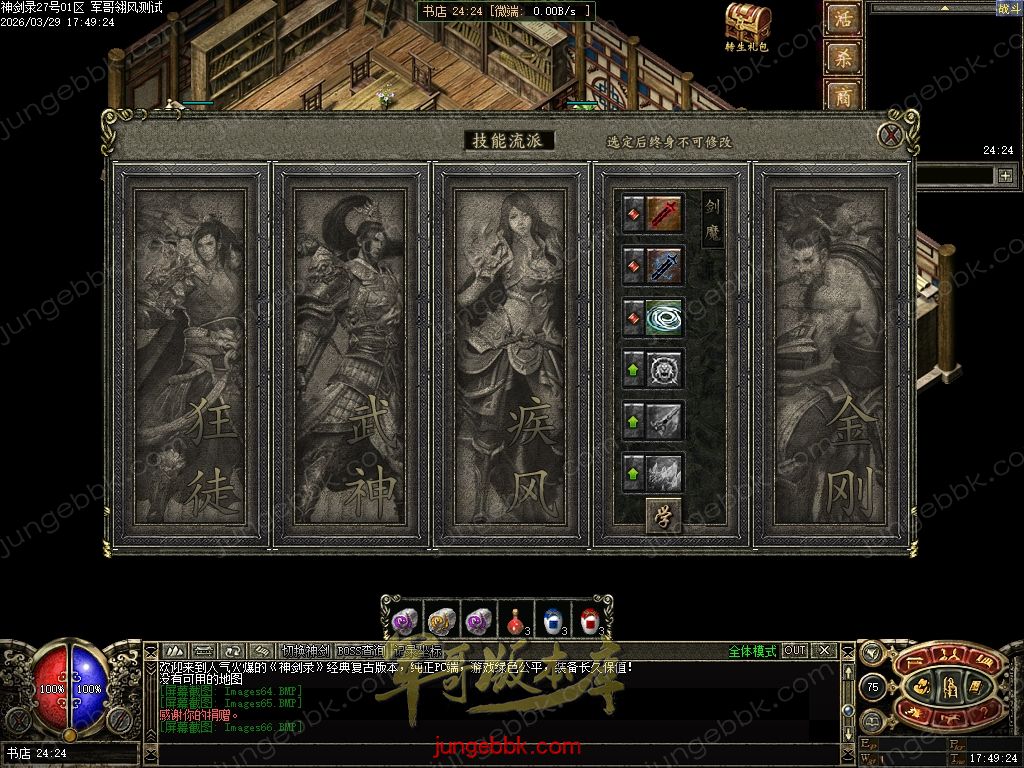Choose the 金刚 muscular fighter panel
Screen dimensions: 1024x768
coord(831,355)
